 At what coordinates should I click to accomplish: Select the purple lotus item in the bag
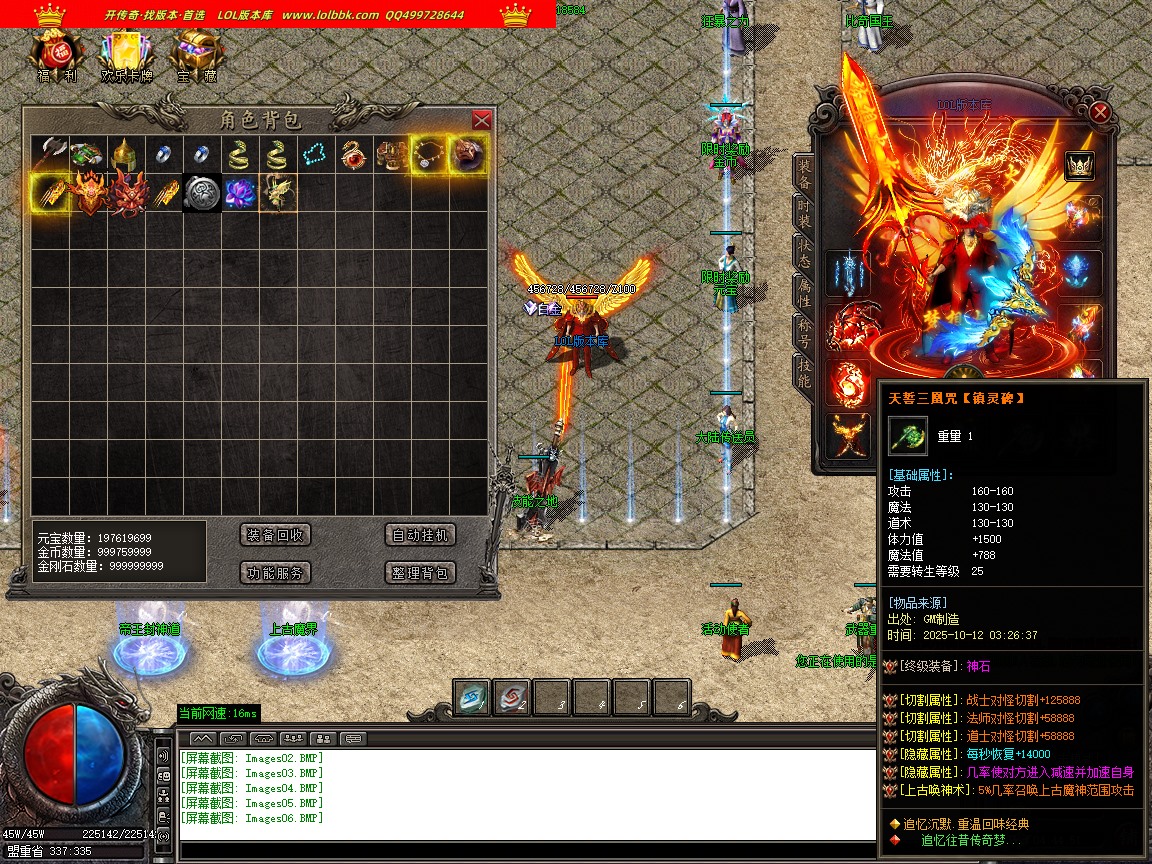239,193
